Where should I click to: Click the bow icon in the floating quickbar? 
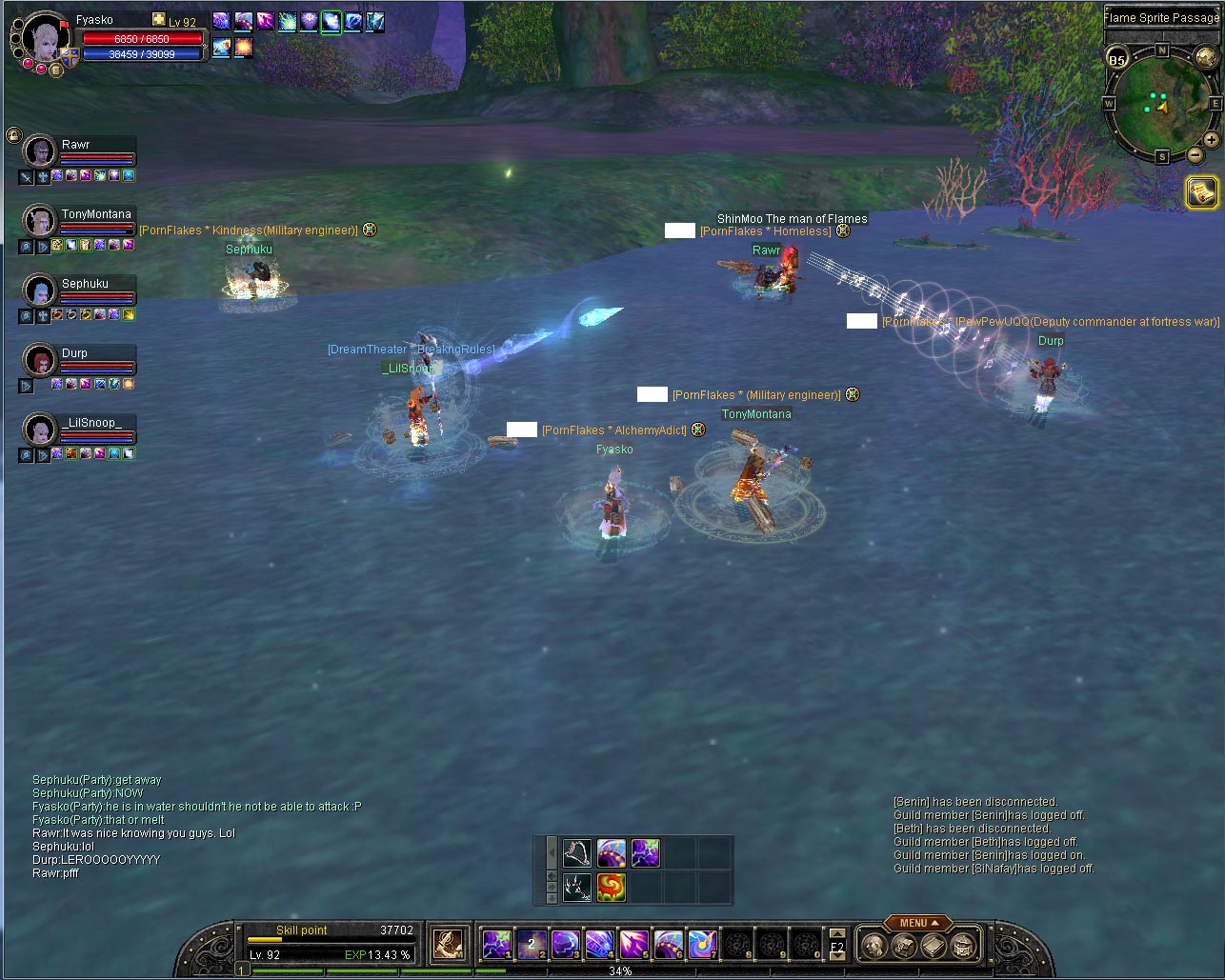point(576,853)
